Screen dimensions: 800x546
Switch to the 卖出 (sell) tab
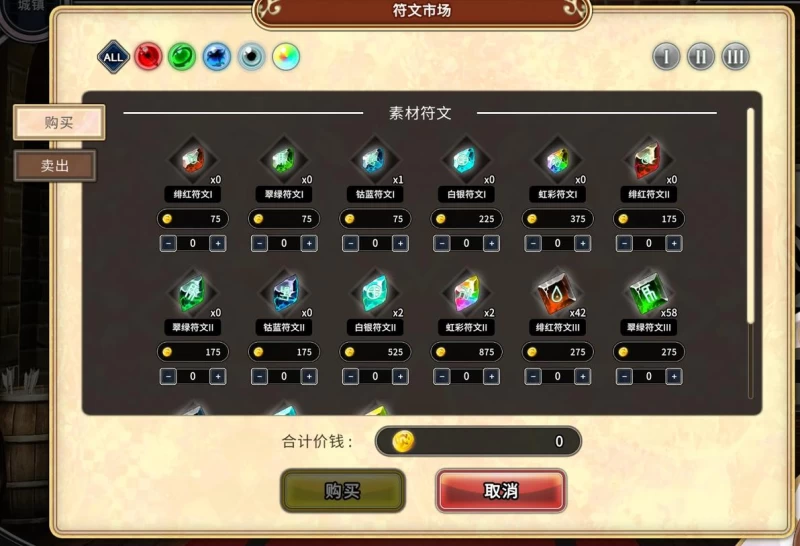(55, 166)
